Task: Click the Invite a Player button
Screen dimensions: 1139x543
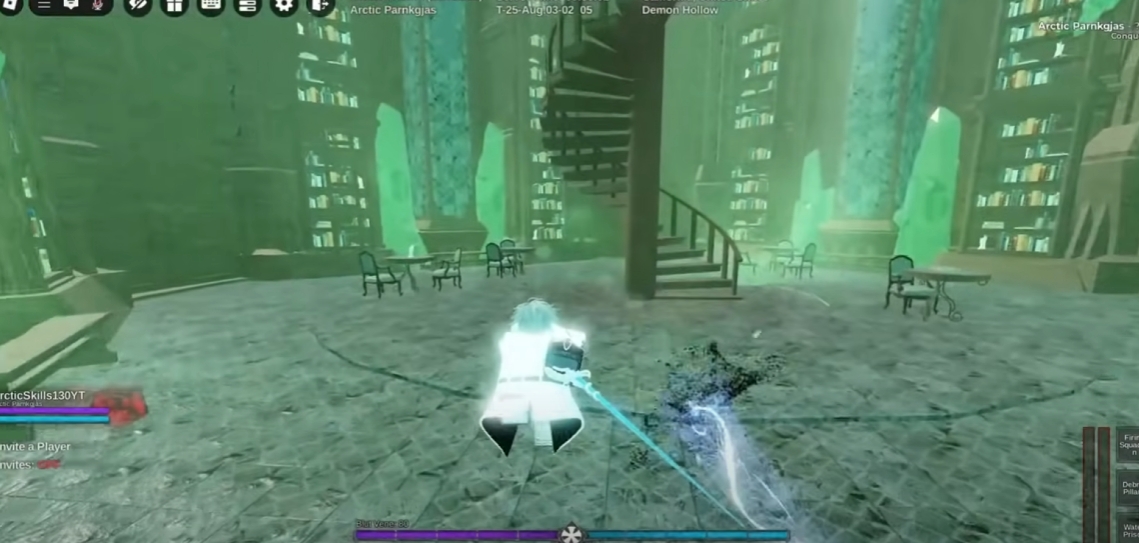Action: 36,446
